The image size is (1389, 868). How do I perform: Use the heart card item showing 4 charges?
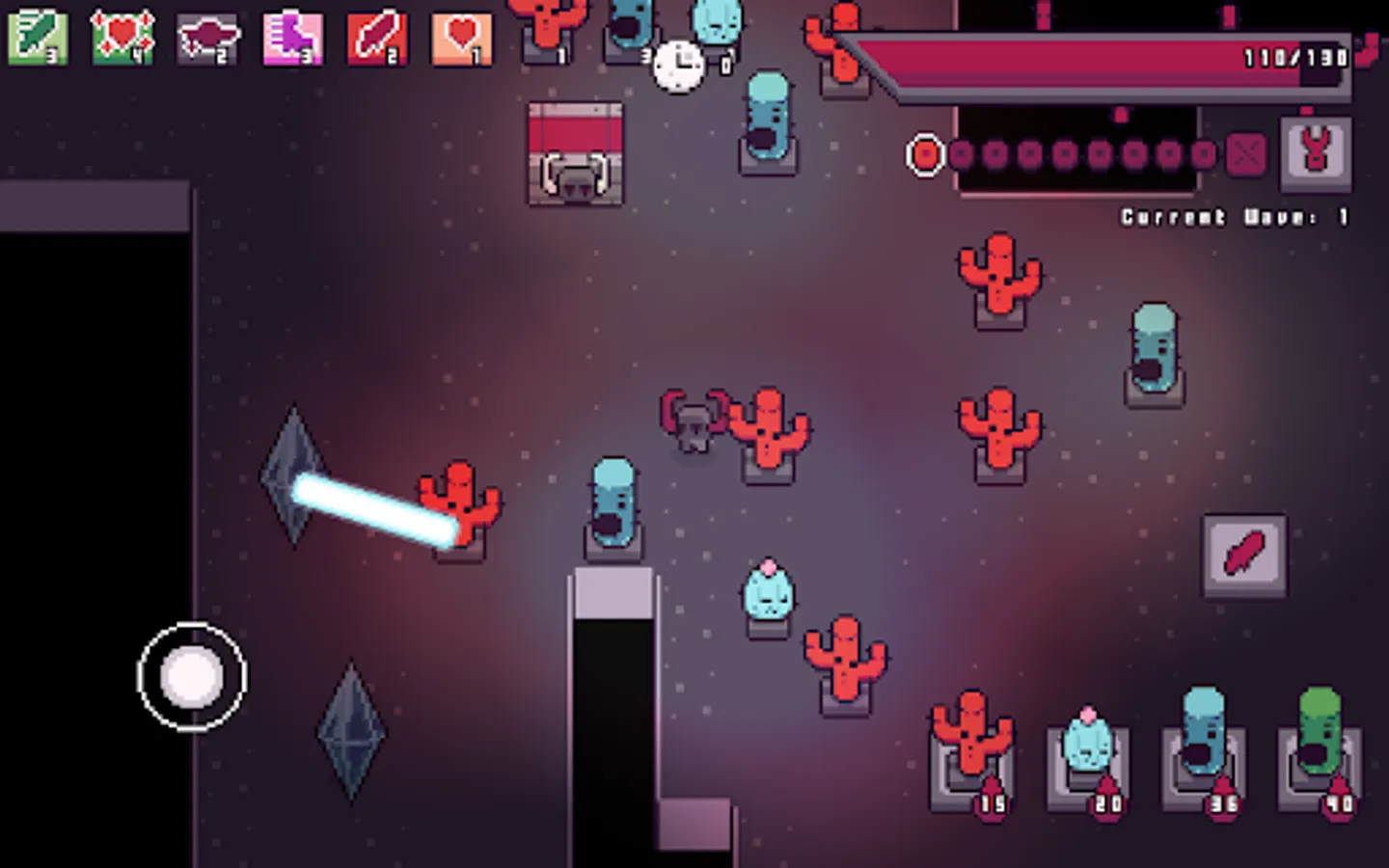pos(123,39)
